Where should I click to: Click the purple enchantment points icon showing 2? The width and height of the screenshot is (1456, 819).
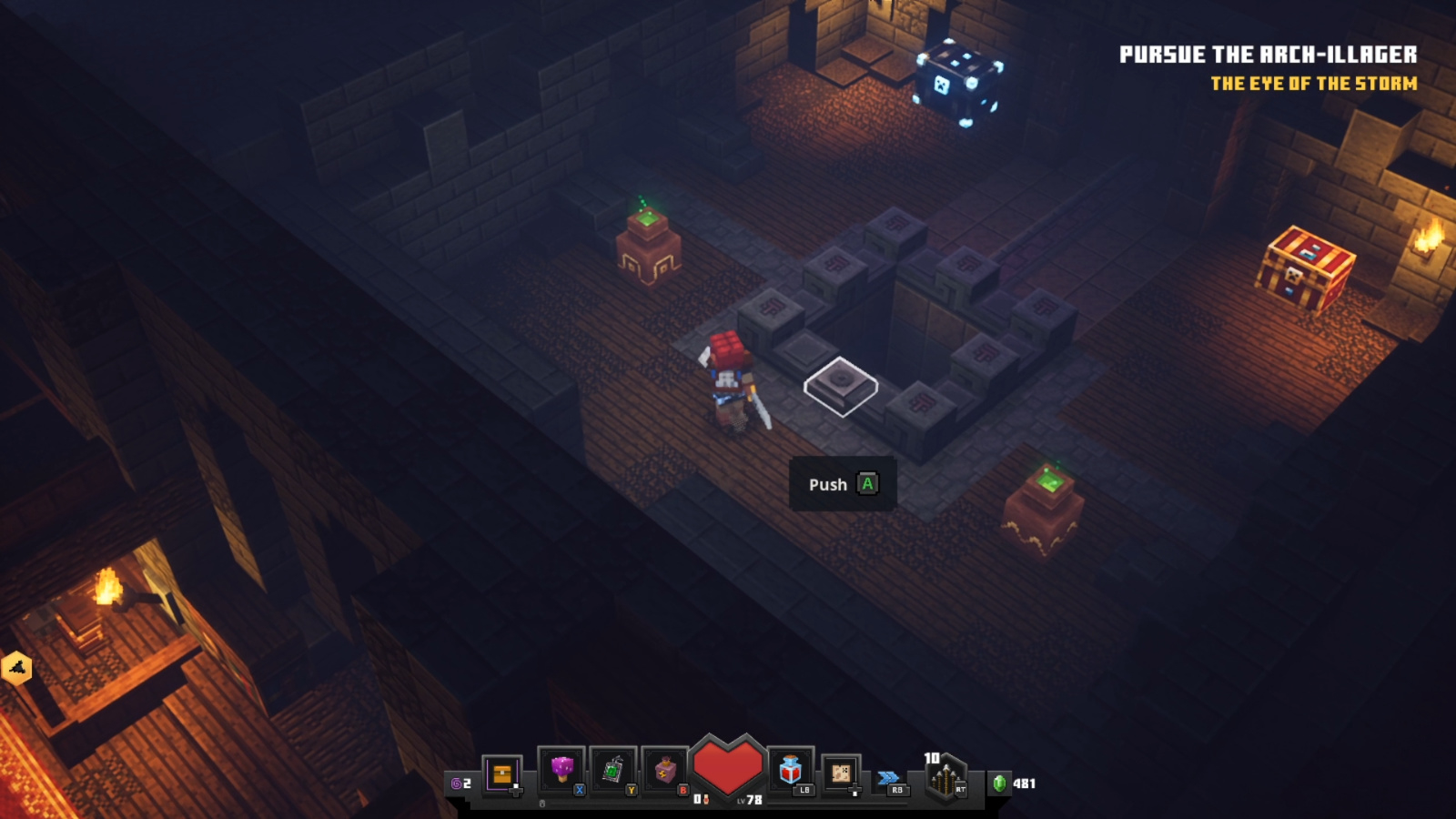coord(457,784)
